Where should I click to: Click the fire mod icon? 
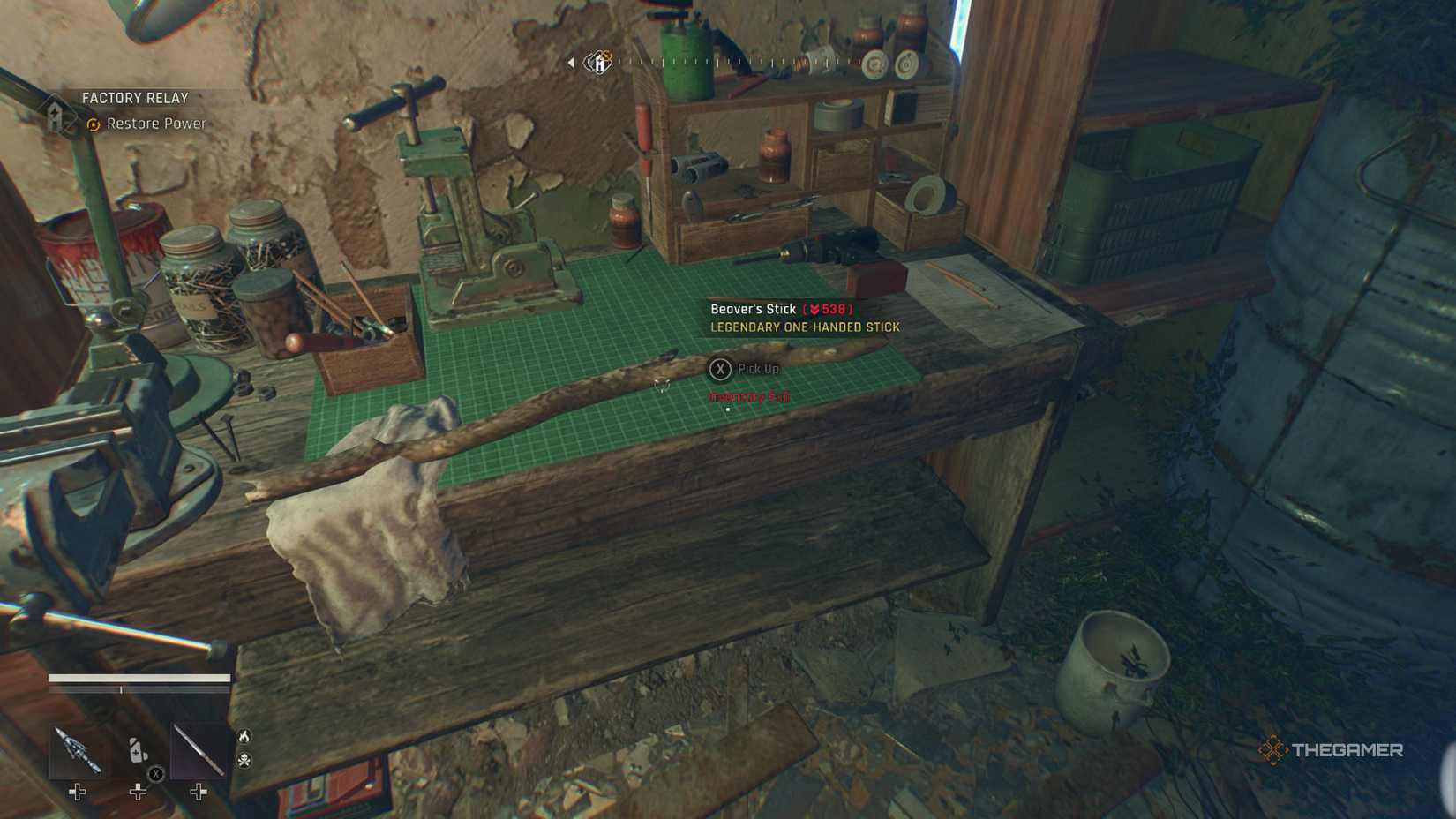tap(244, 736)
